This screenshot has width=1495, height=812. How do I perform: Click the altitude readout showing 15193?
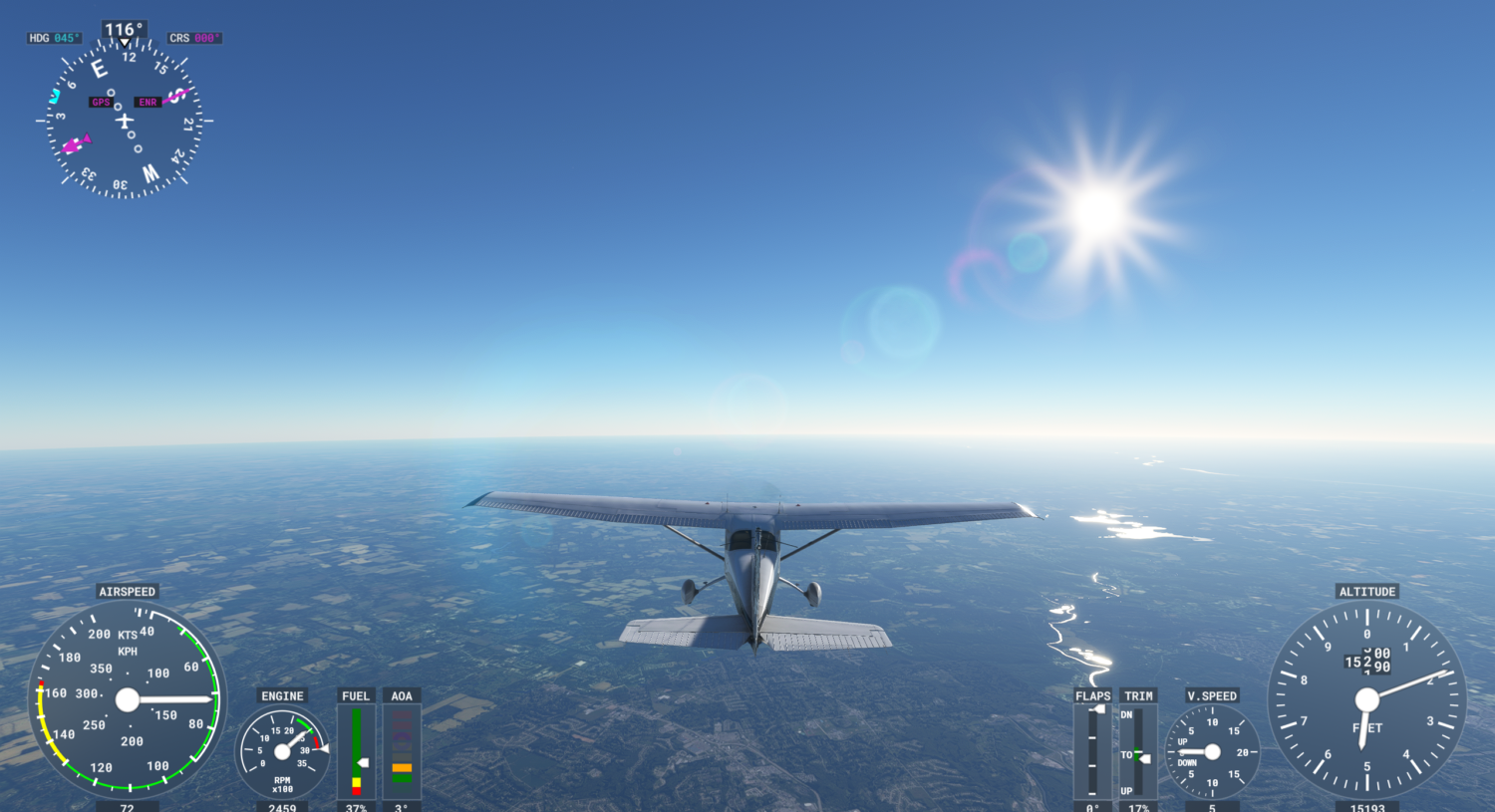click(1366, 807)
